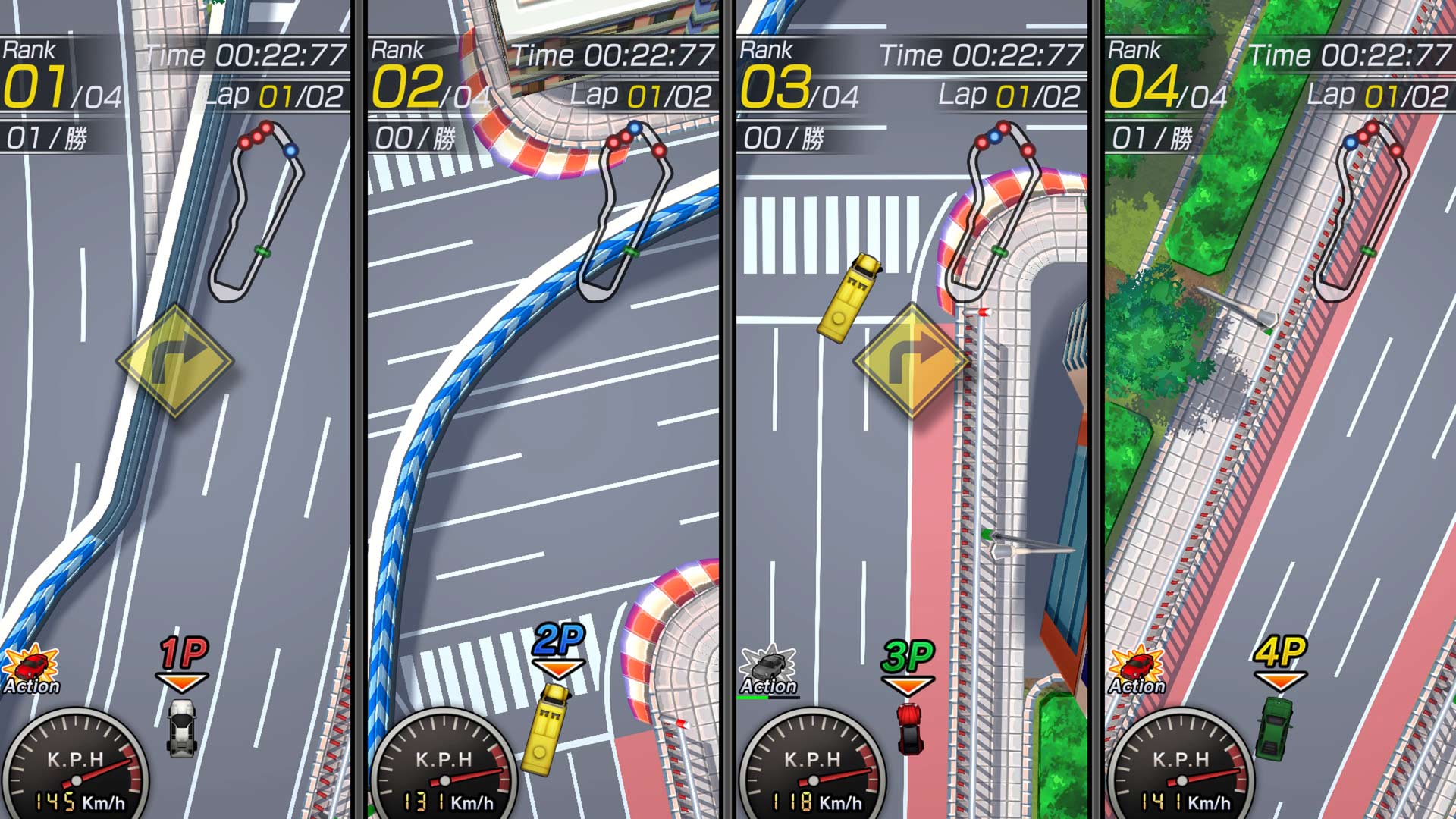
Task: Toggle the Lap 01/02 indicator for player 4
Action: coord(1379,96)
